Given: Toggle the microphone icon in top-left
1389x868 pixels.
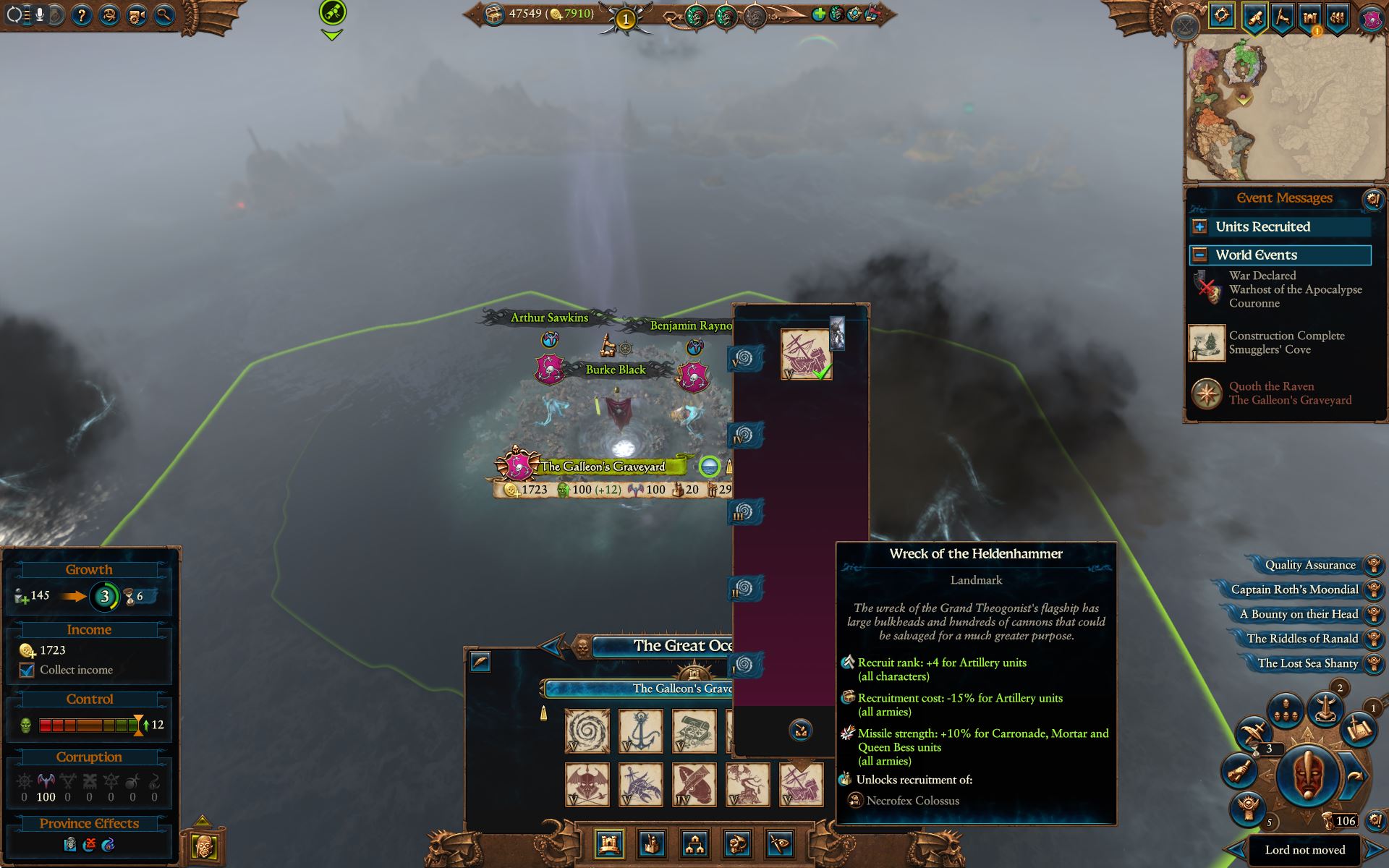Looking at the screenshot, I should click(x=41, y=14).
